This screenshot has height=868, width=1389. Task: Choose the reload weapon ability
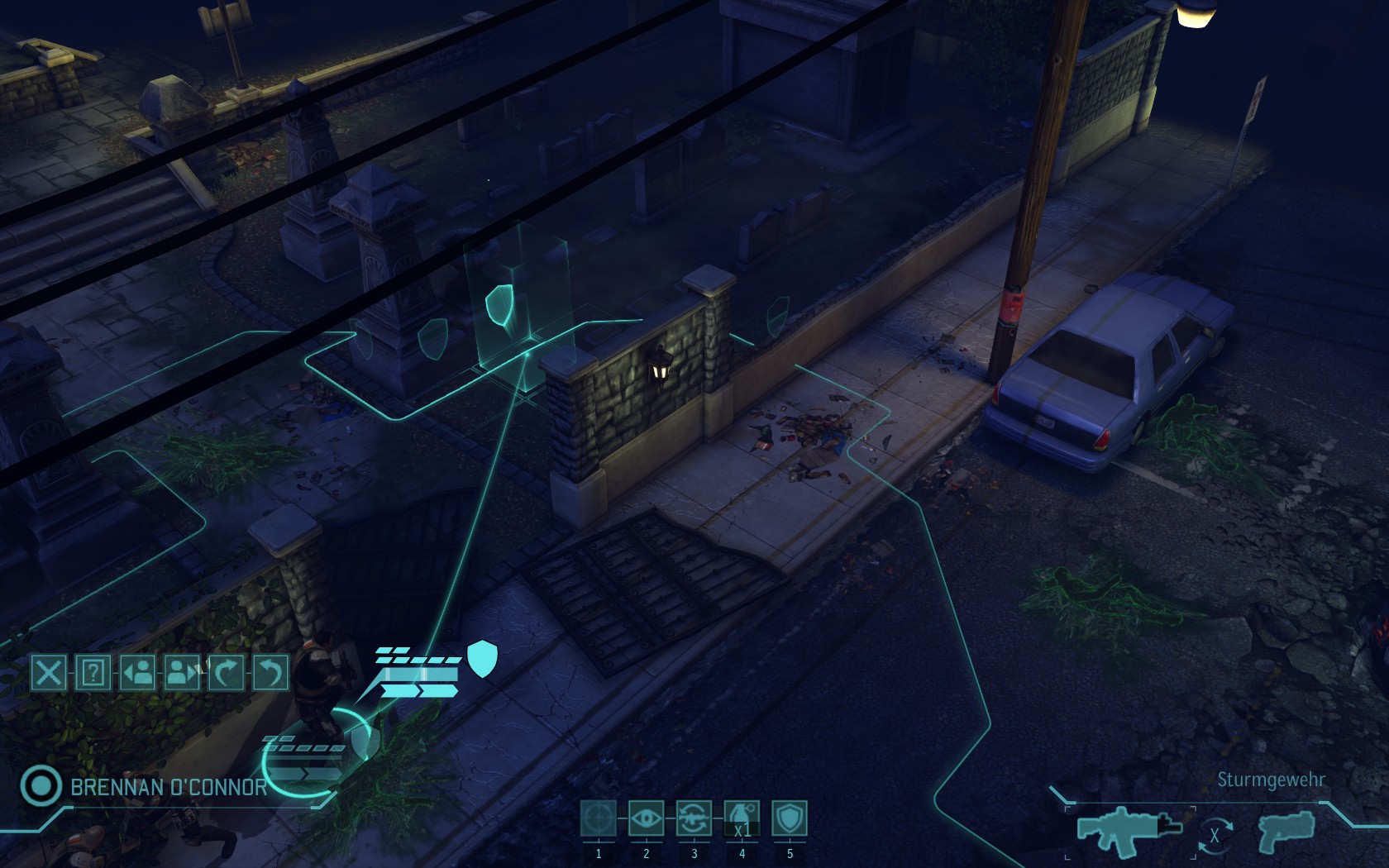(x=694, y=819)
